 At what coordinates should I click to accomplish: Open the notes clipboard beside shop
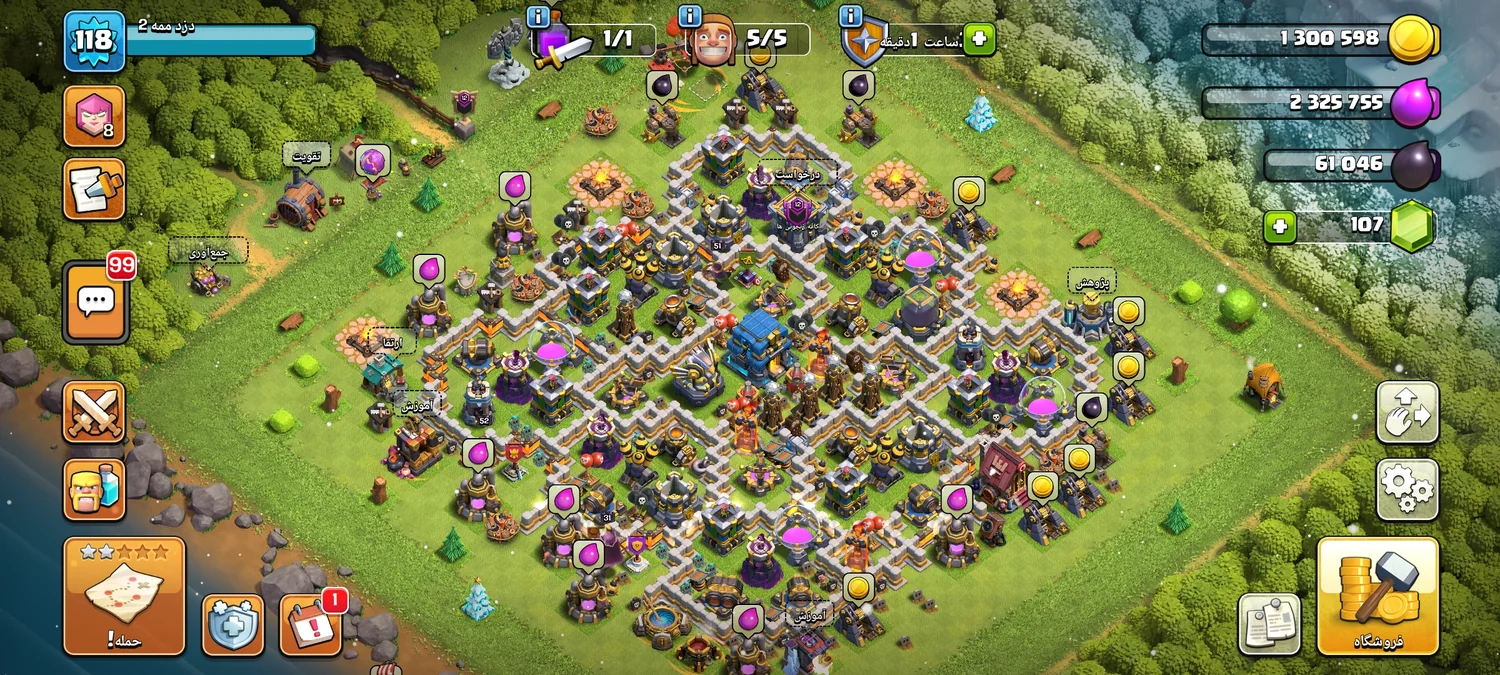click(1269, 624)
